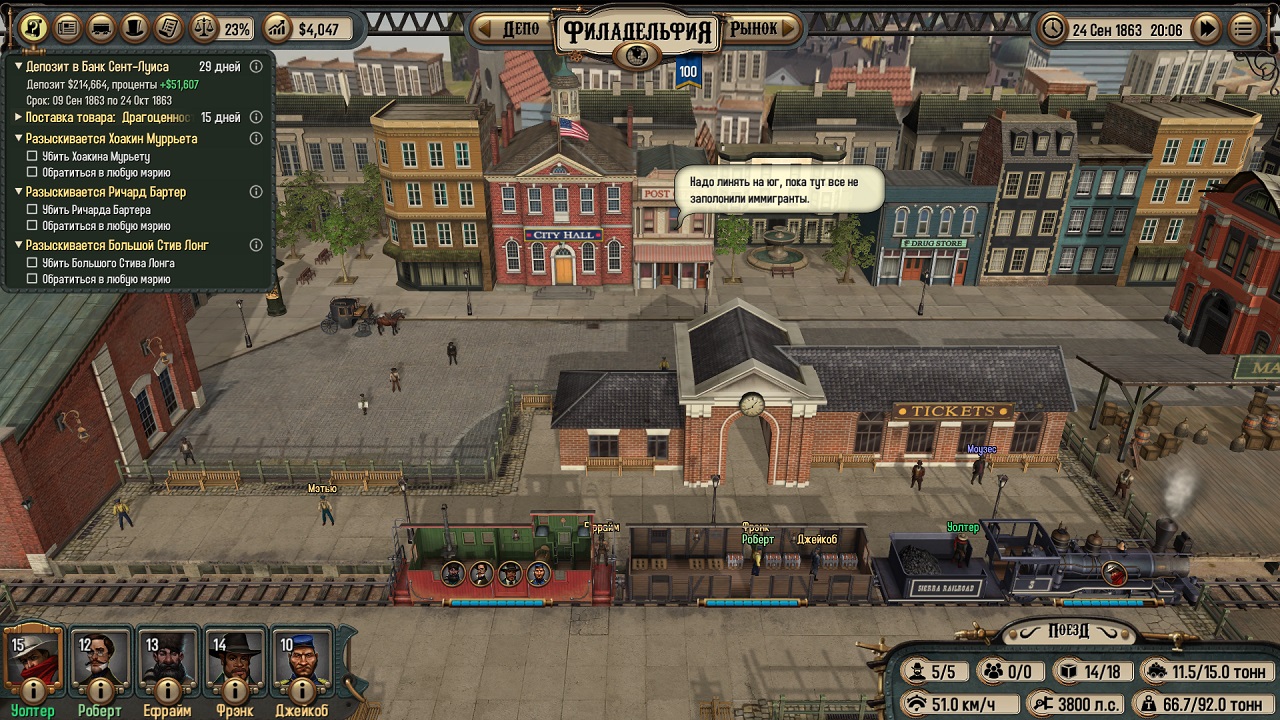Pick Джейкоб's crew portrait
Screen dimensions: 1280x720
coord(303,655)
